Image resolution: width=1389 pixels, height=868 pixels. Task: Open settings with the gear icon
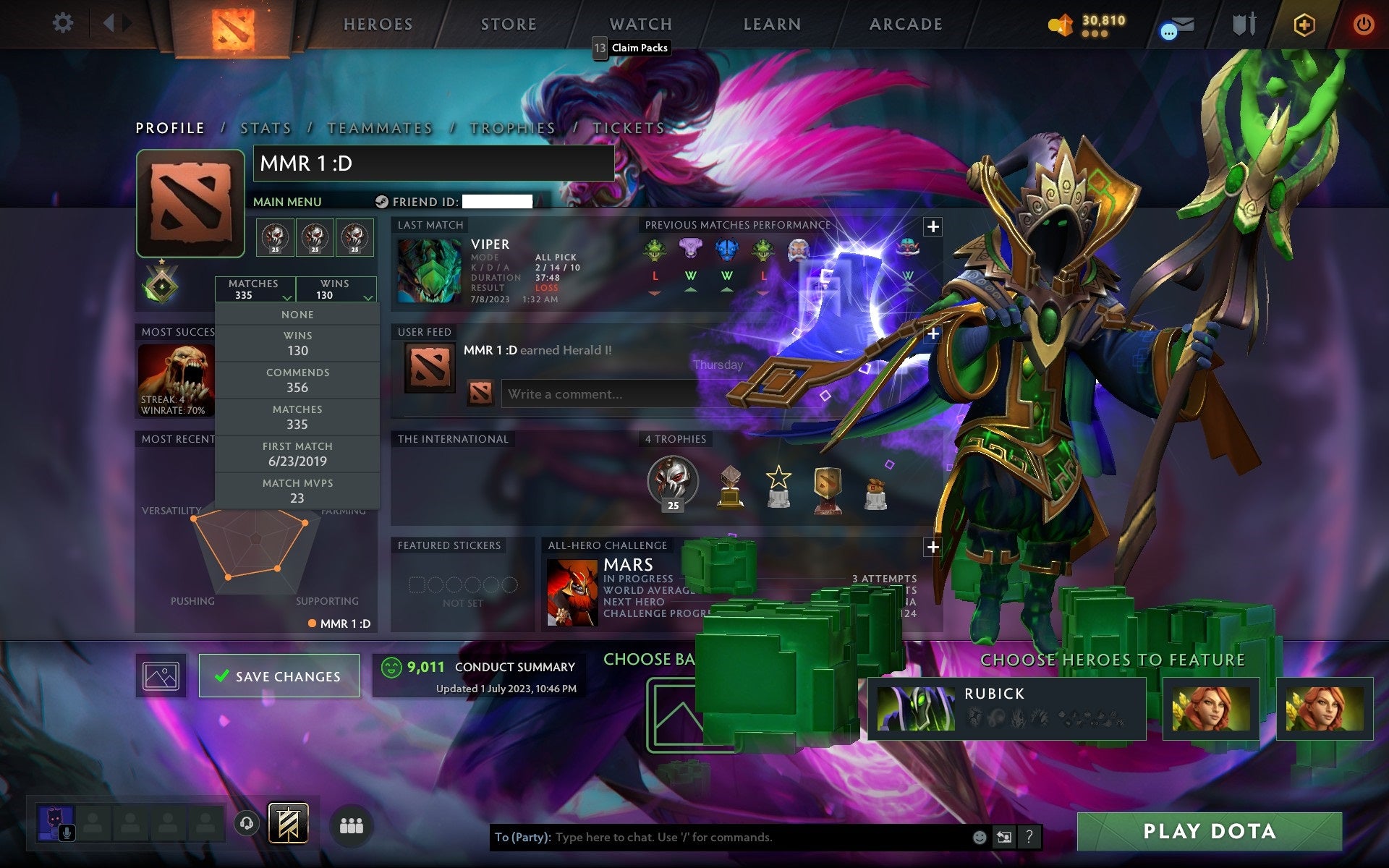(x=64, y=23)
